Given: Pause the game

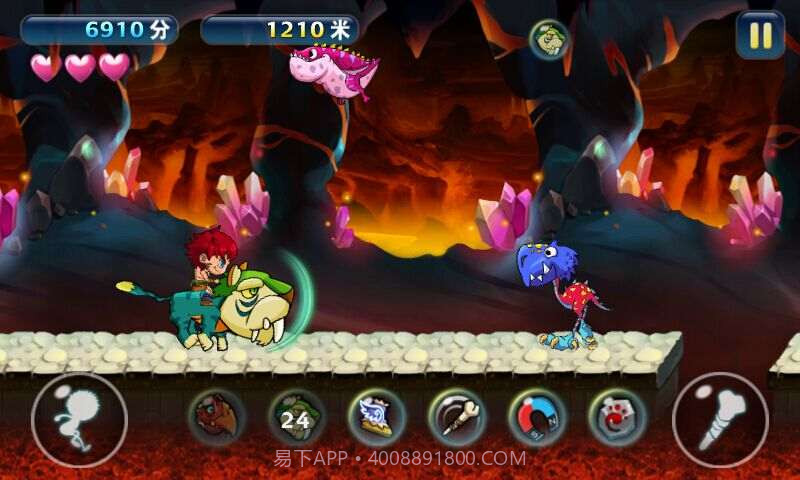Looking at the screenshot, I should tap(760, 36).
